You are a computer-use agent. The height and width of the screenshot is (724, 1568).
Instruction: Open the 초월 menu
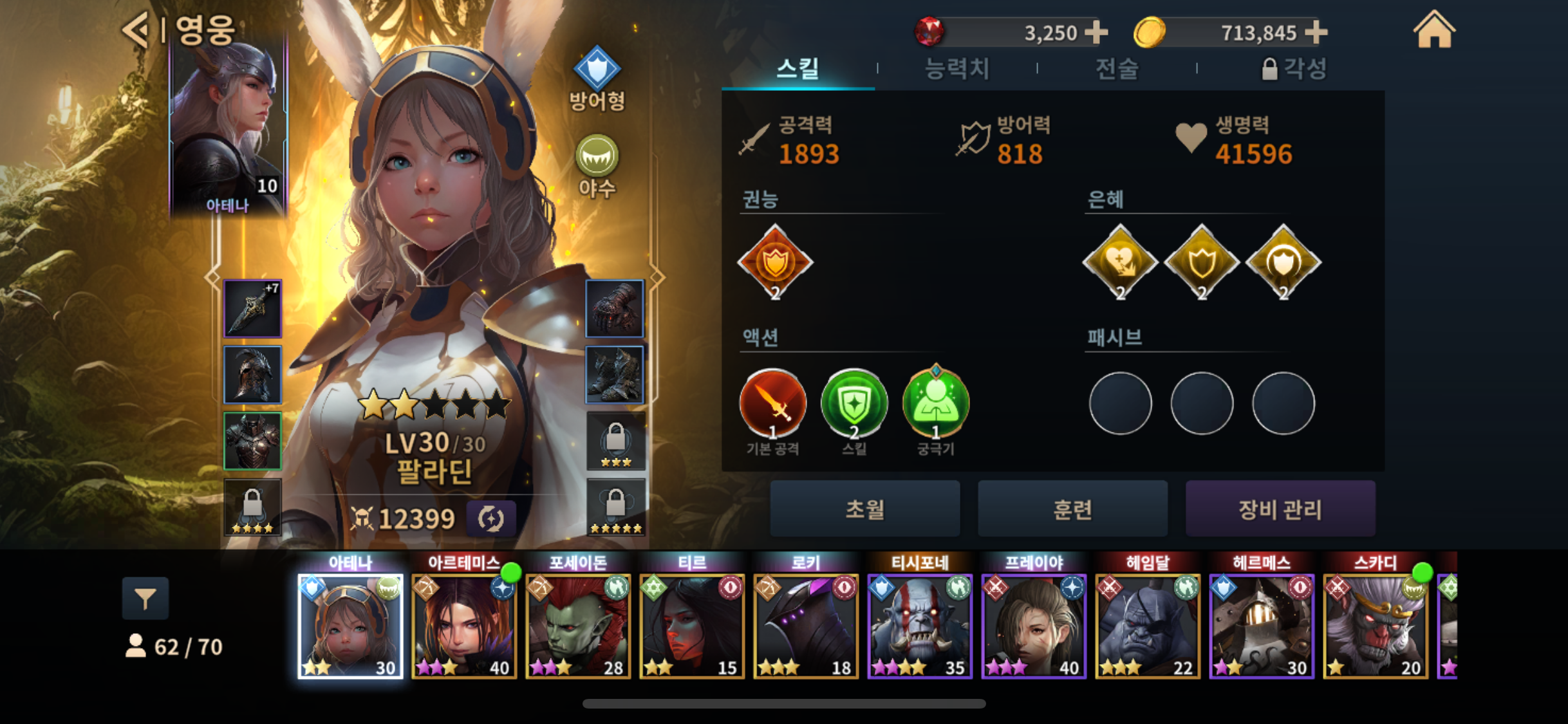[x=864, y=509]
